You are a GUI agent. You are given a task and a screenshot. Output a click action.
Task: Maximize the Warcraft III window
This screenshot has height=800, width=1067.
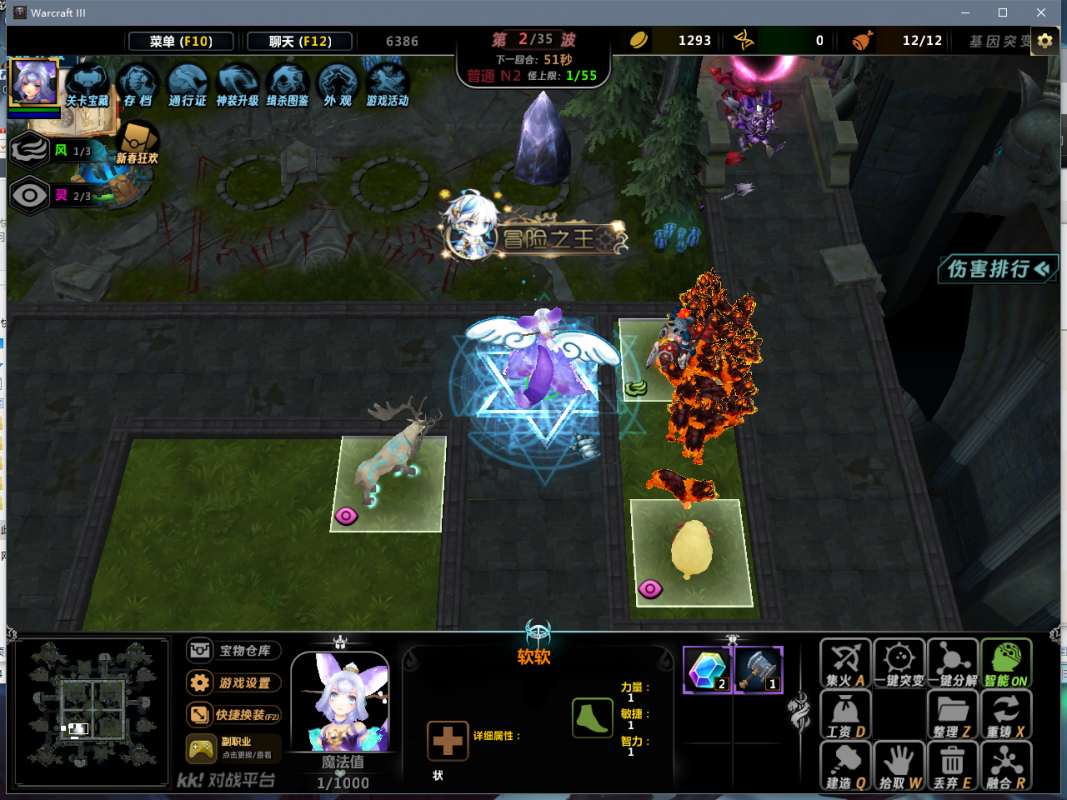[x=1003, y=12]
